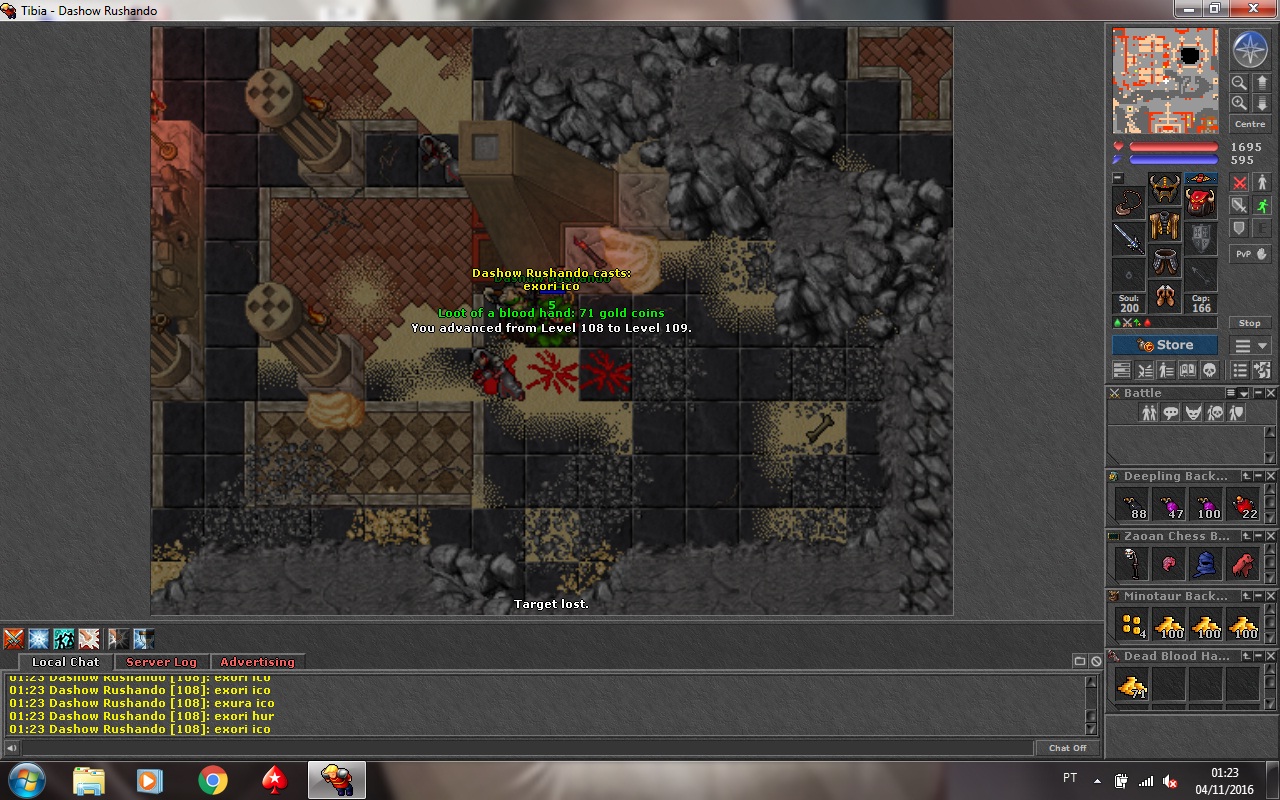Enable stand mode with the standing figure

[1262, 182]
